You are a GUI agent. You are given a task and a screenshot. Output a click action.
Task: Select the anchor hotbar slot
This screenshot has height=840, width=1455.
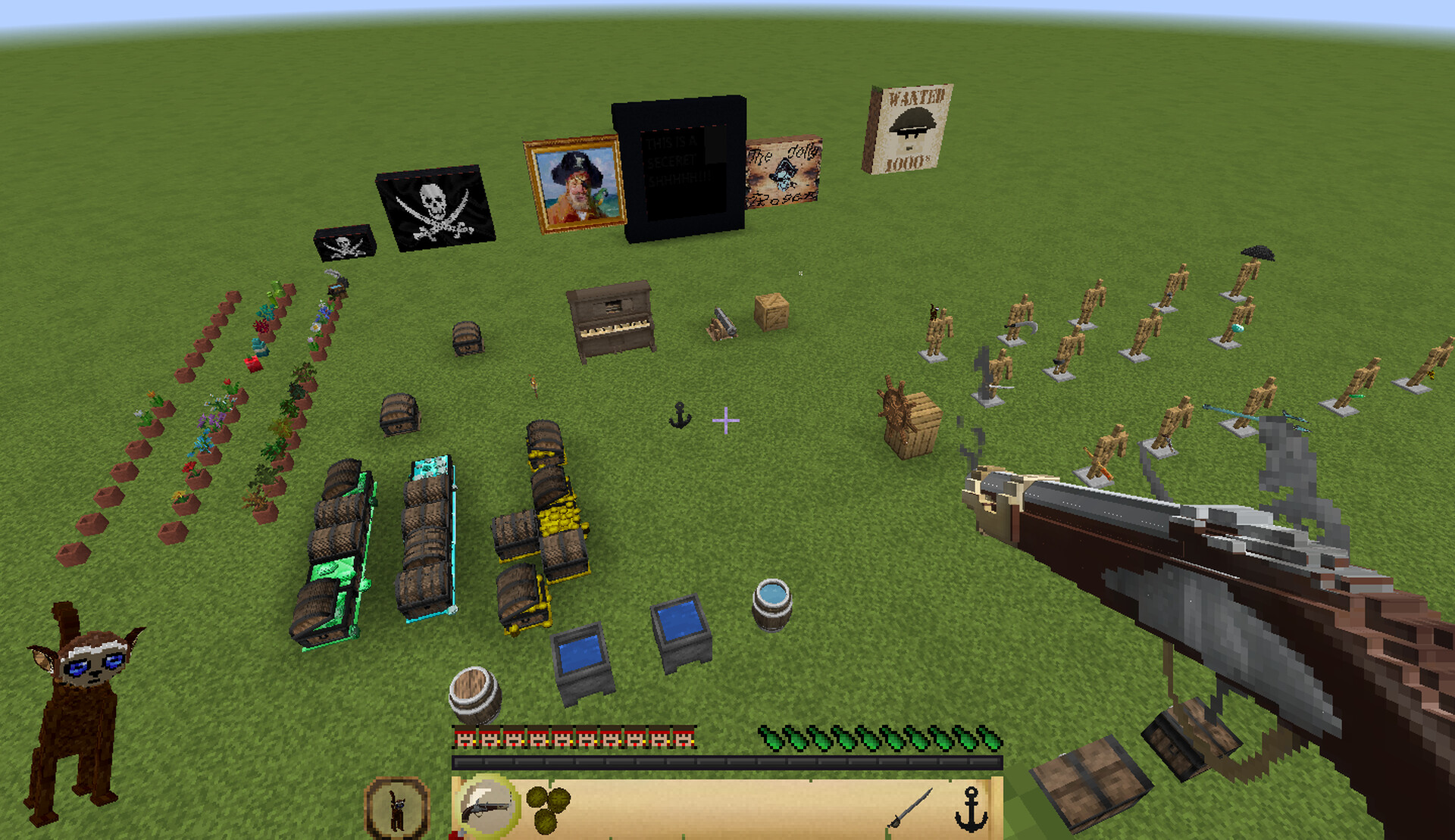(x=971, y=809)
